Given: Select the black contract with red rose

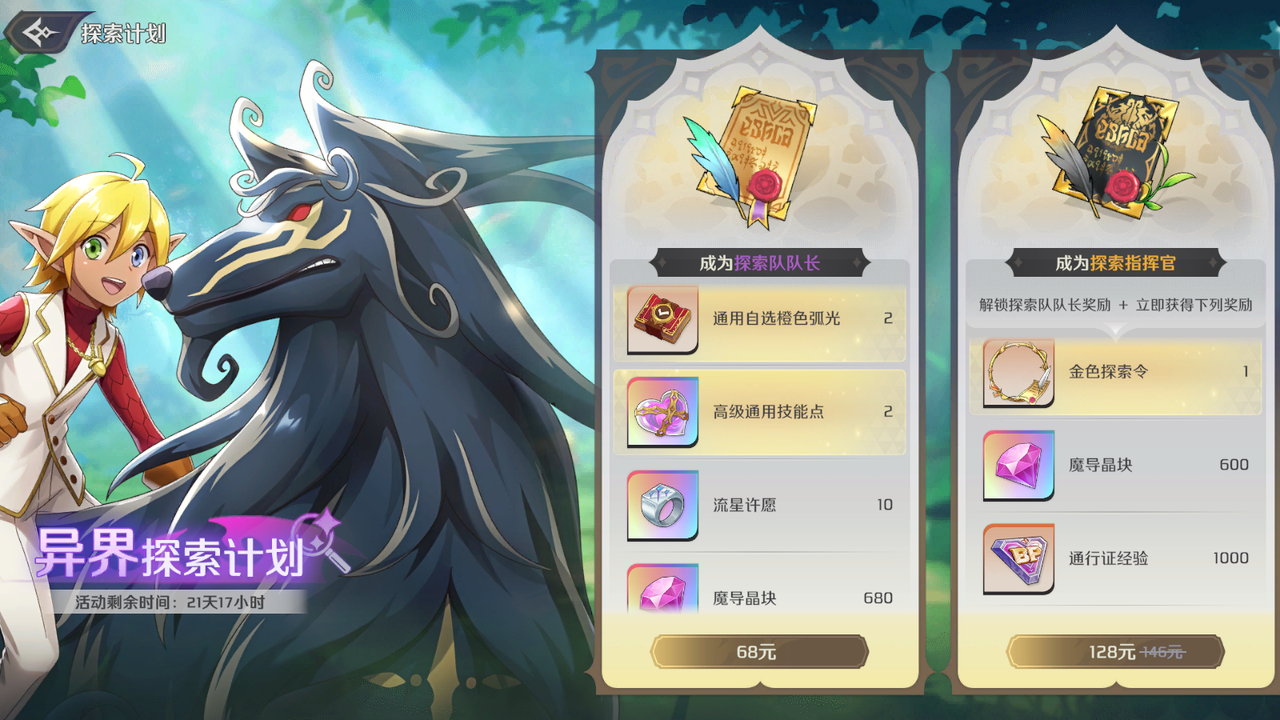Looking at the screenshot, I should pos(1115,150).
